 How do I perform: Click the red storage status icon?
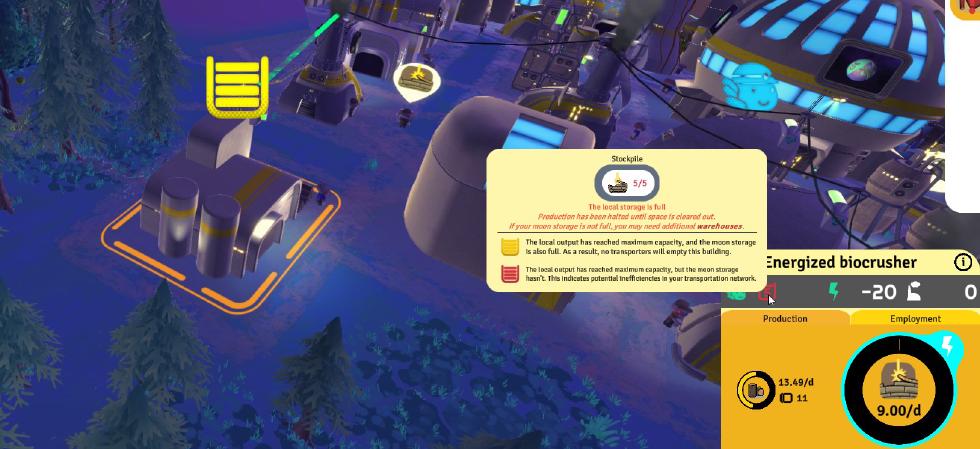768,292
